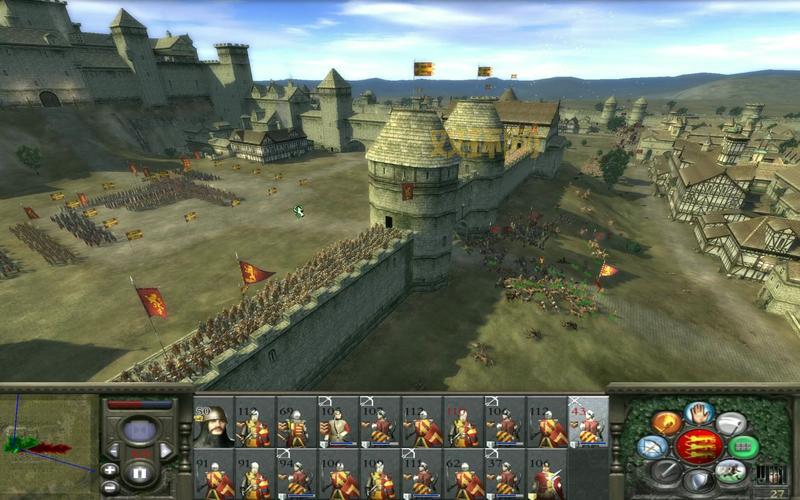The width and height of the screenshot is (800, 500).
Task: Select the archer unit card with 94 men
Action: coord(293,473)
